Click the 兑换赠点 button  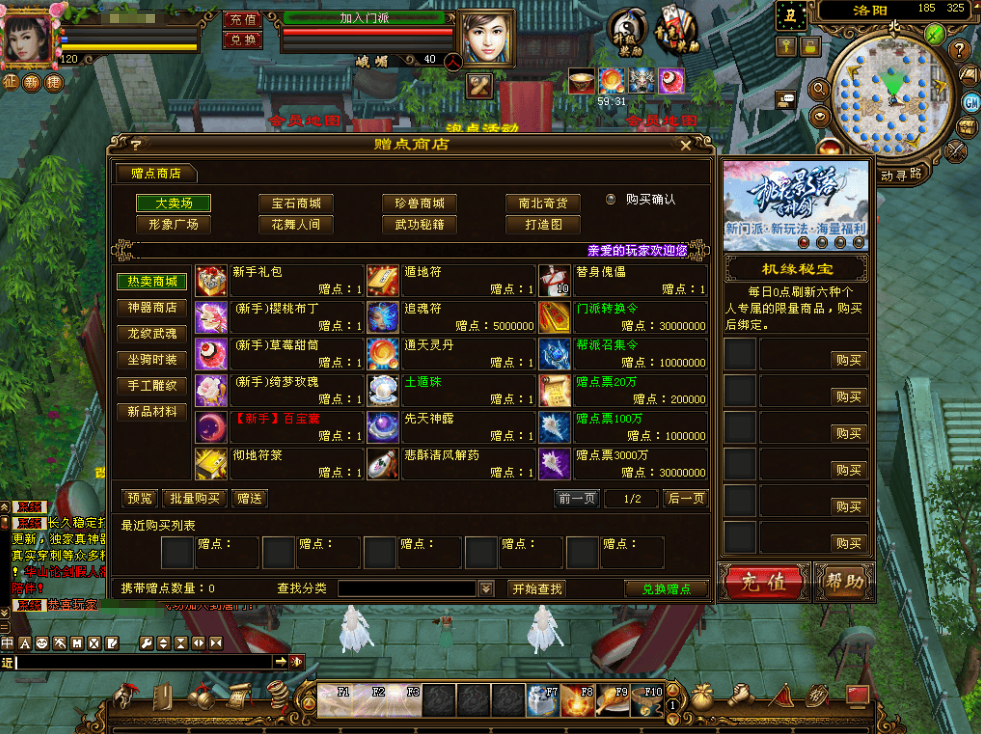click(x=666, y=589)
